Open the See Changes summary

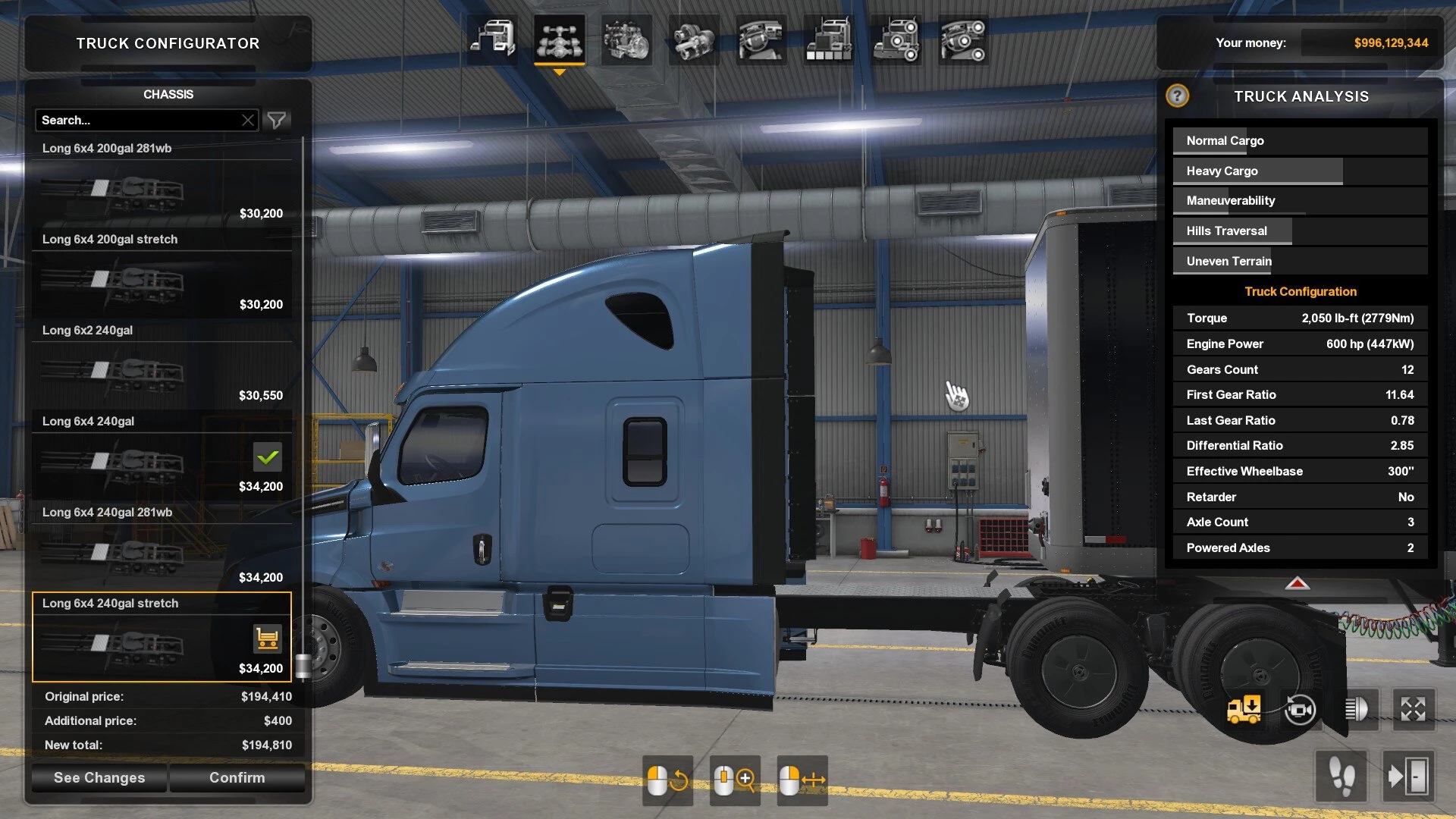[99, 777]
